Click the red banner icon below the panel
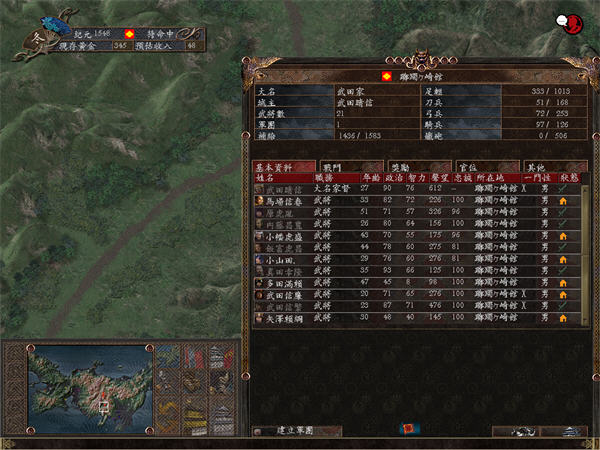The height and width of the screenshot is (450, 600). point(410,429)
